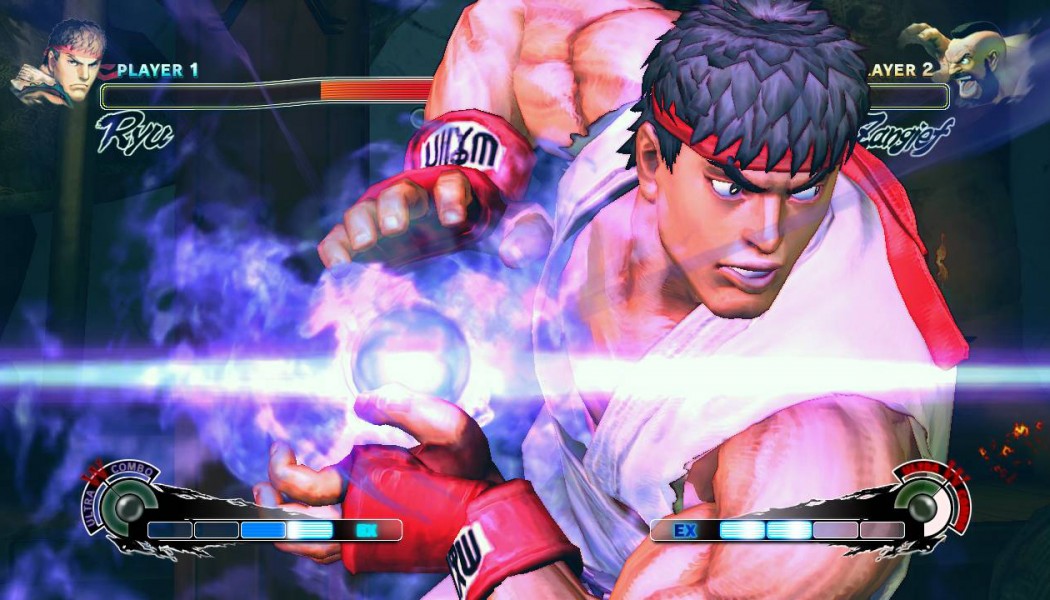Click Ryu's Player 1 character portrait
The image size is (1050, 600).
point(60,63)
